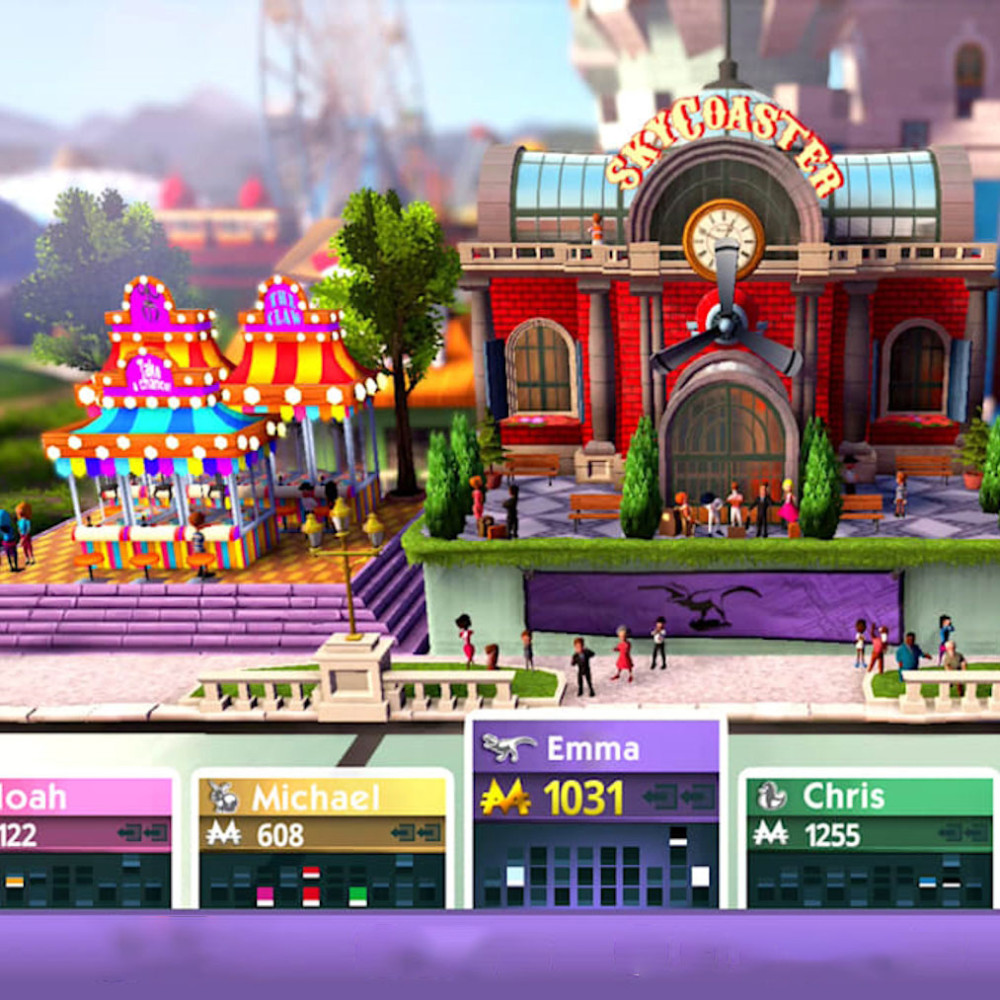
Task: Open Chris's property holdings grid
Action: click(869, 880)
